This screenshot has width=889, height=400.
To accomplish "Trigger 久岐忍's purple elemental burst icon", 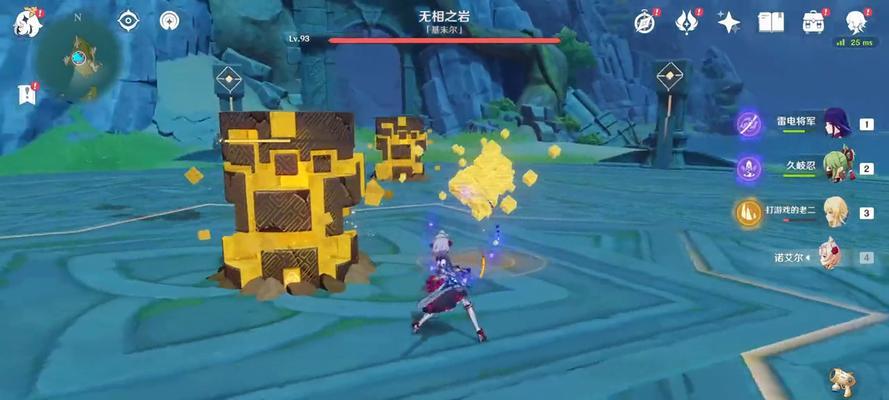I will [748, 167].
